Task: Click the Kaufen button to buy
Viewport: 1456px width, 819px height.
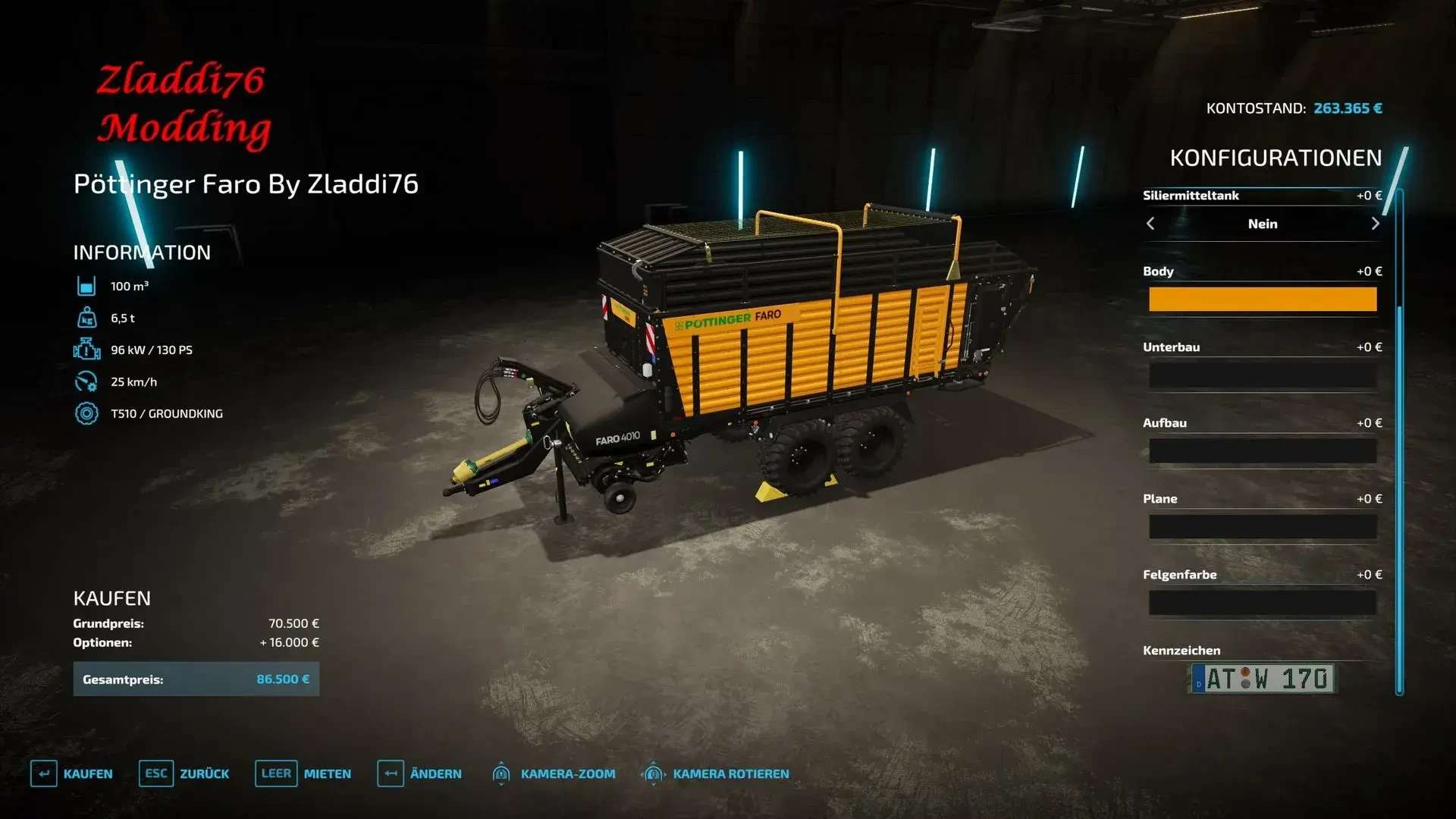Action: pyautogui.click(x=72, y=773)
